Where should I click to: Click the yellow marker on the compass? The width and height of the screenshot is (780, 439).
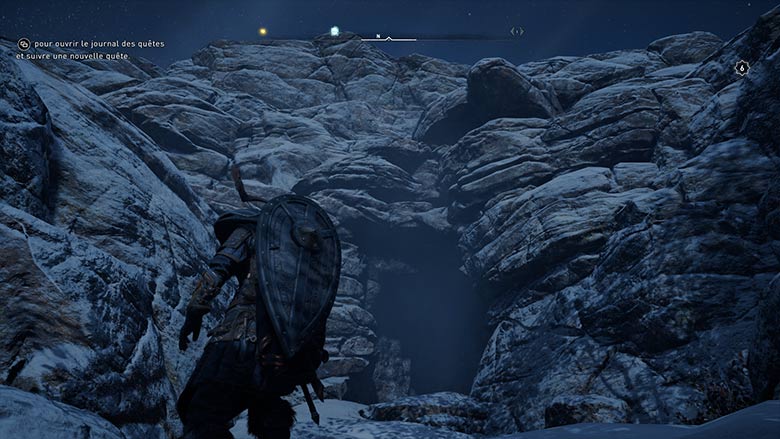pyautogui.click(x=264, y=31)
